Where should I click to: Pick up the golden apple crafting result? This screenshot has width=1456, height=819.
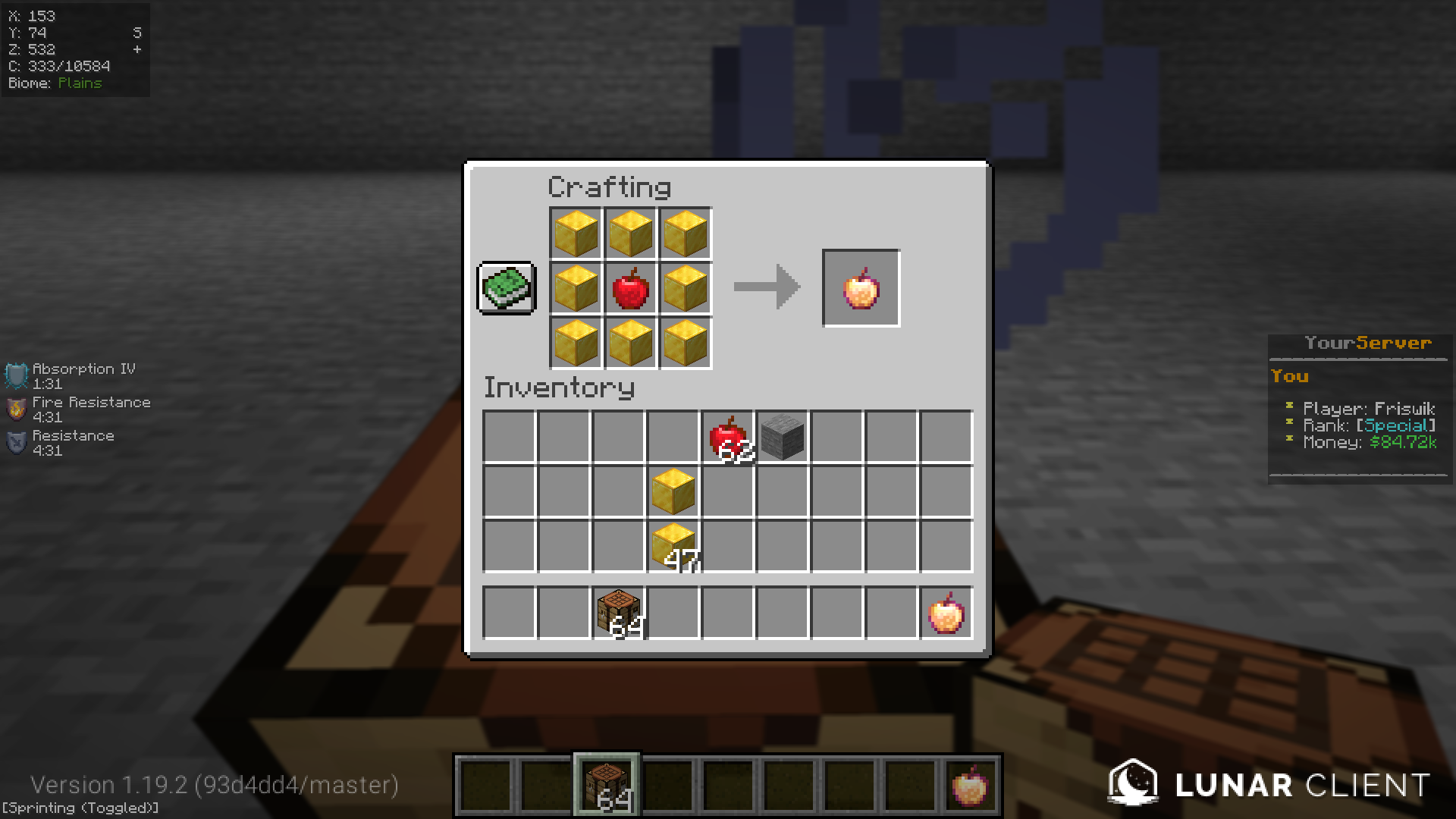(860, 287)
